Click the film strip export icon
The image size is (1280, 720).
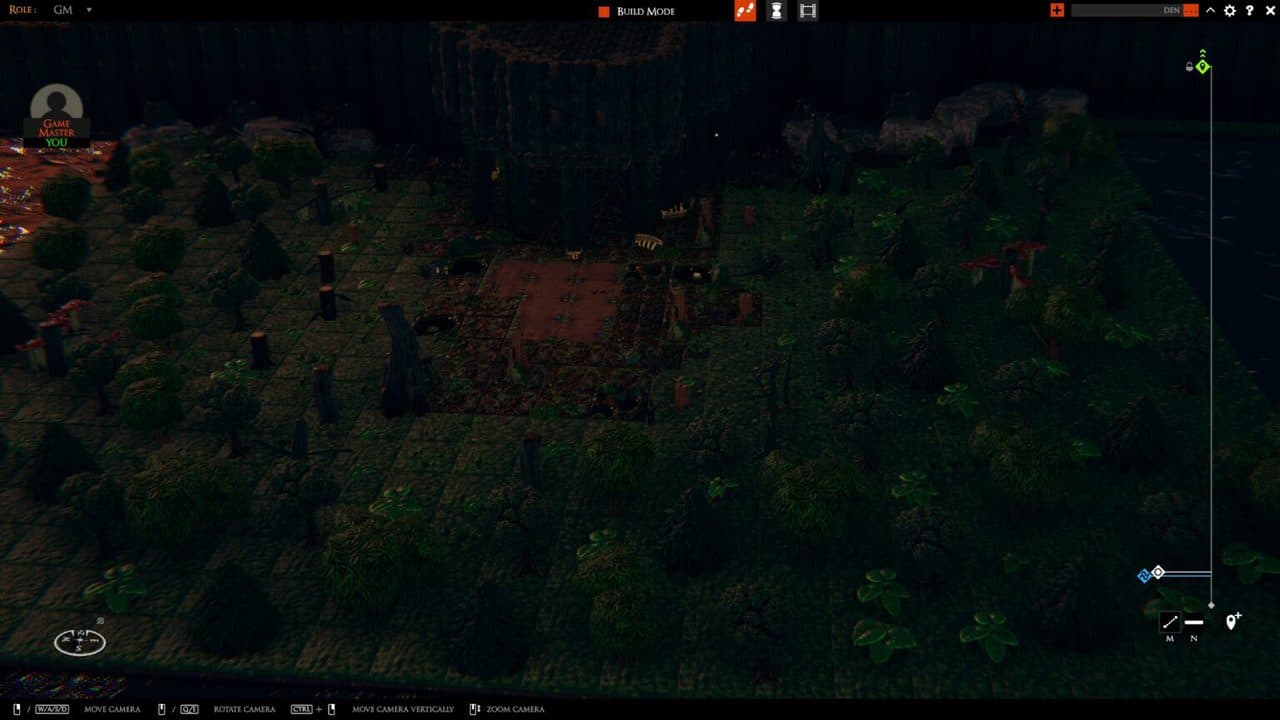click(808, 11)
